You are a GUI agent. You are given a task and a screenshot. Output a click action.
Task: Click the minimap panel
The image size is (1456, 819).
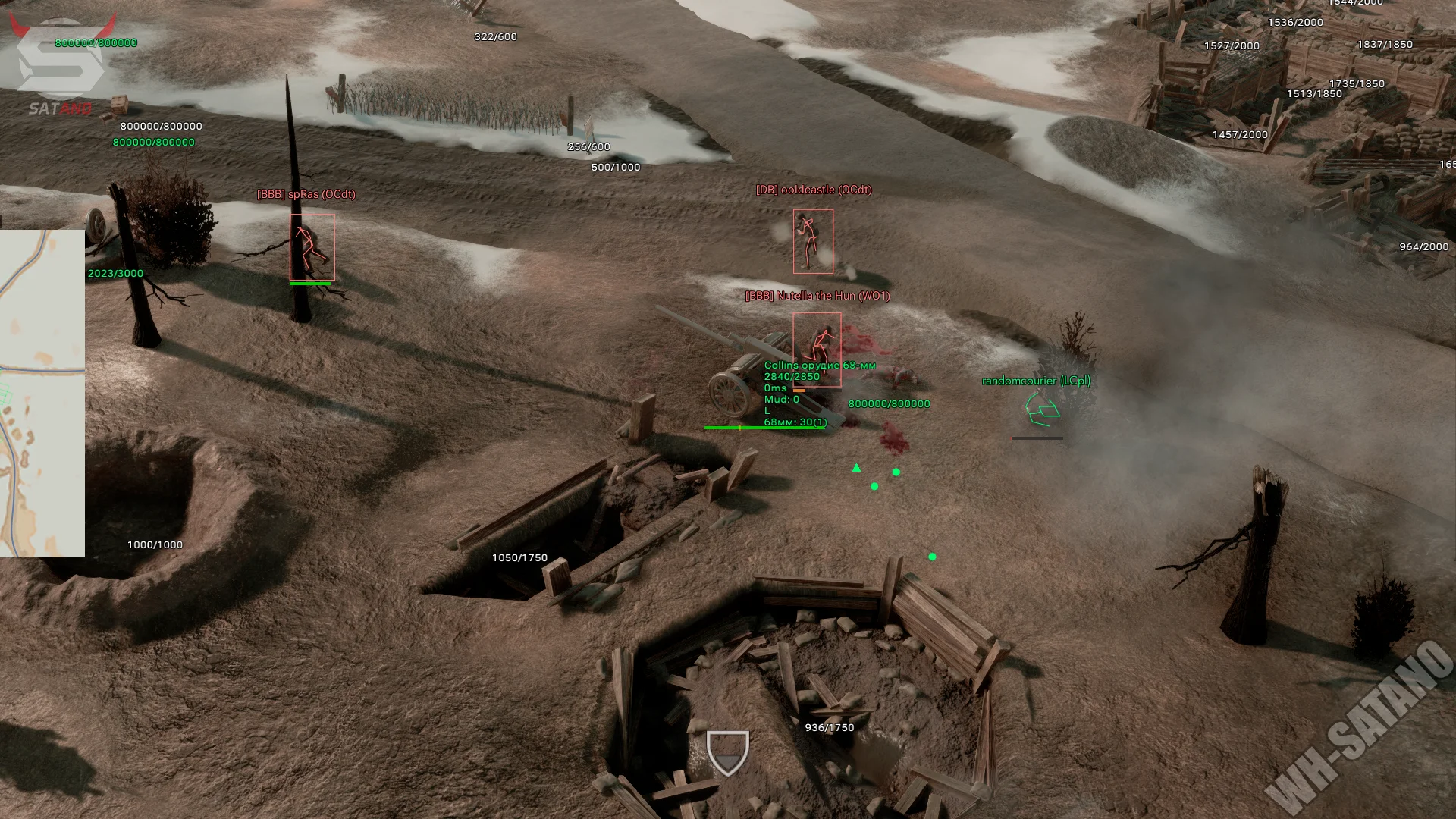click(x=42, y=393)
